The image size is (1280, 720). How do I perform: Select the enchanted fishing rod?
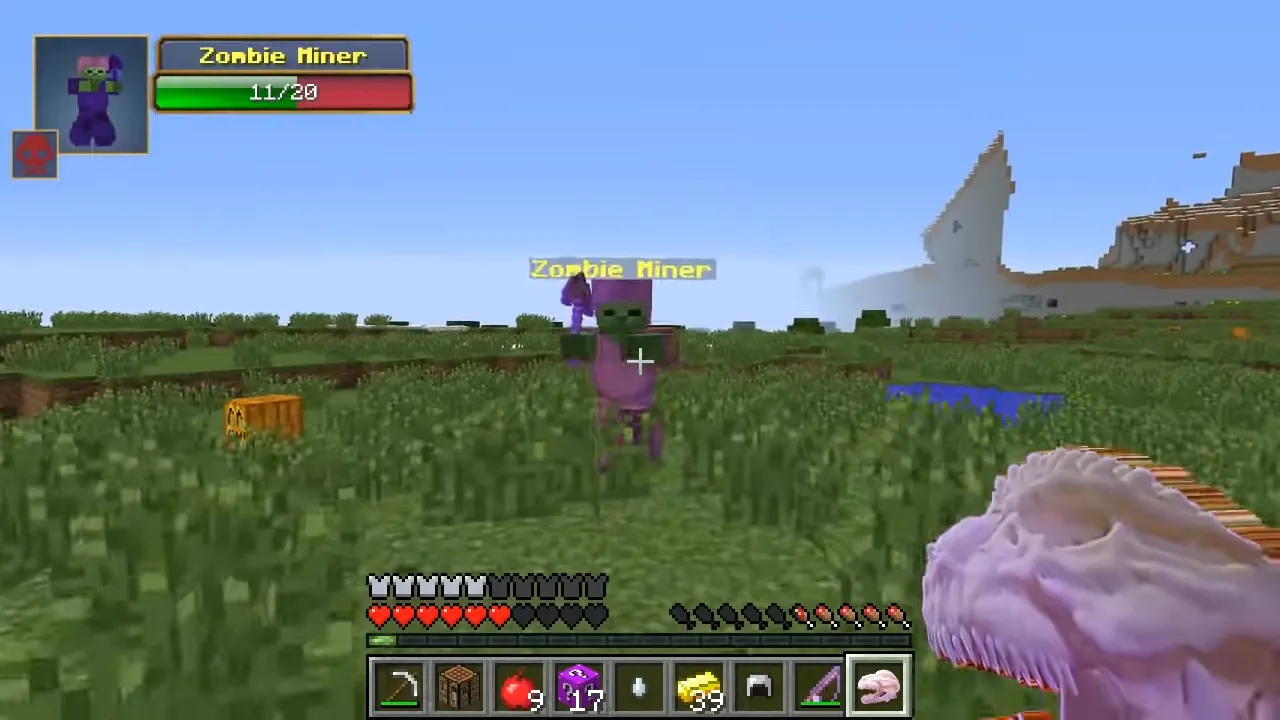818,685
